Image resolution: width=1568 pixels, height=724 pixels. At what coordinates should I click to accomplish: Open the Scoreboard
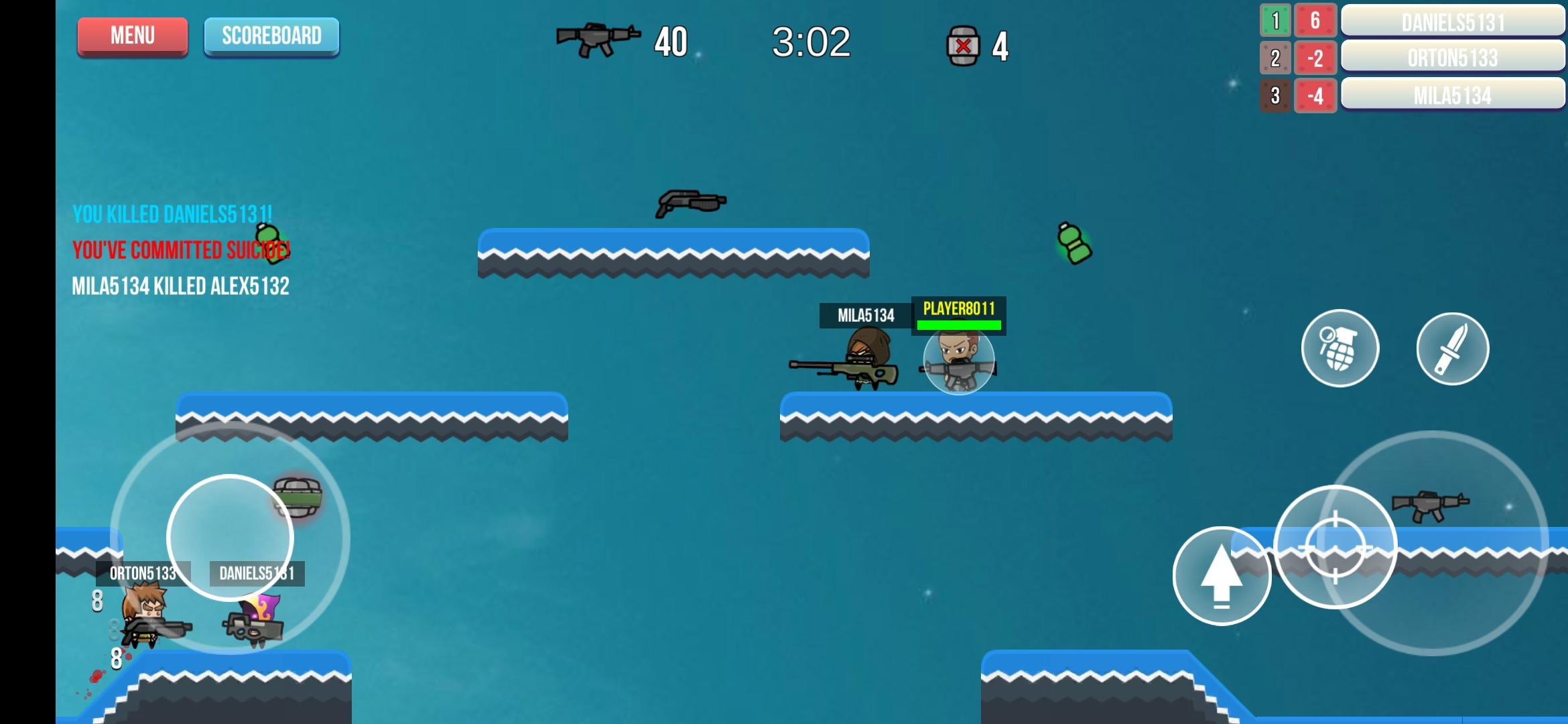coord(271,36)
